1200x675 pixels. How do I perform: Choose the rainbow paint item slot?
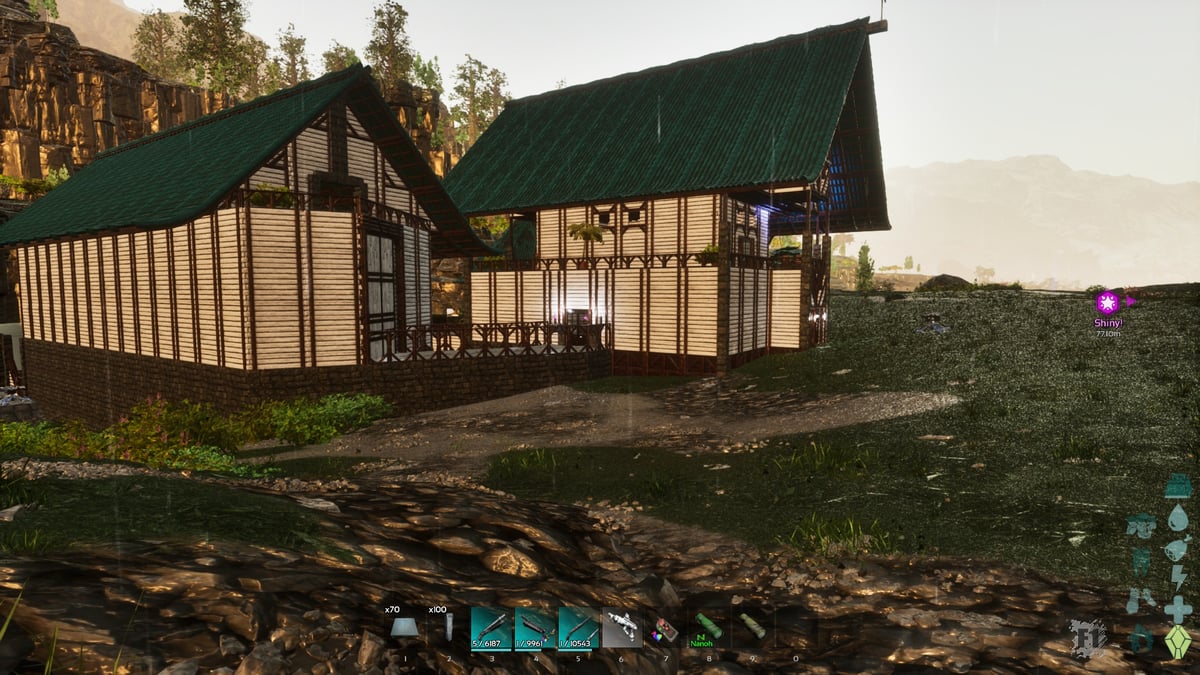[665, 629]
